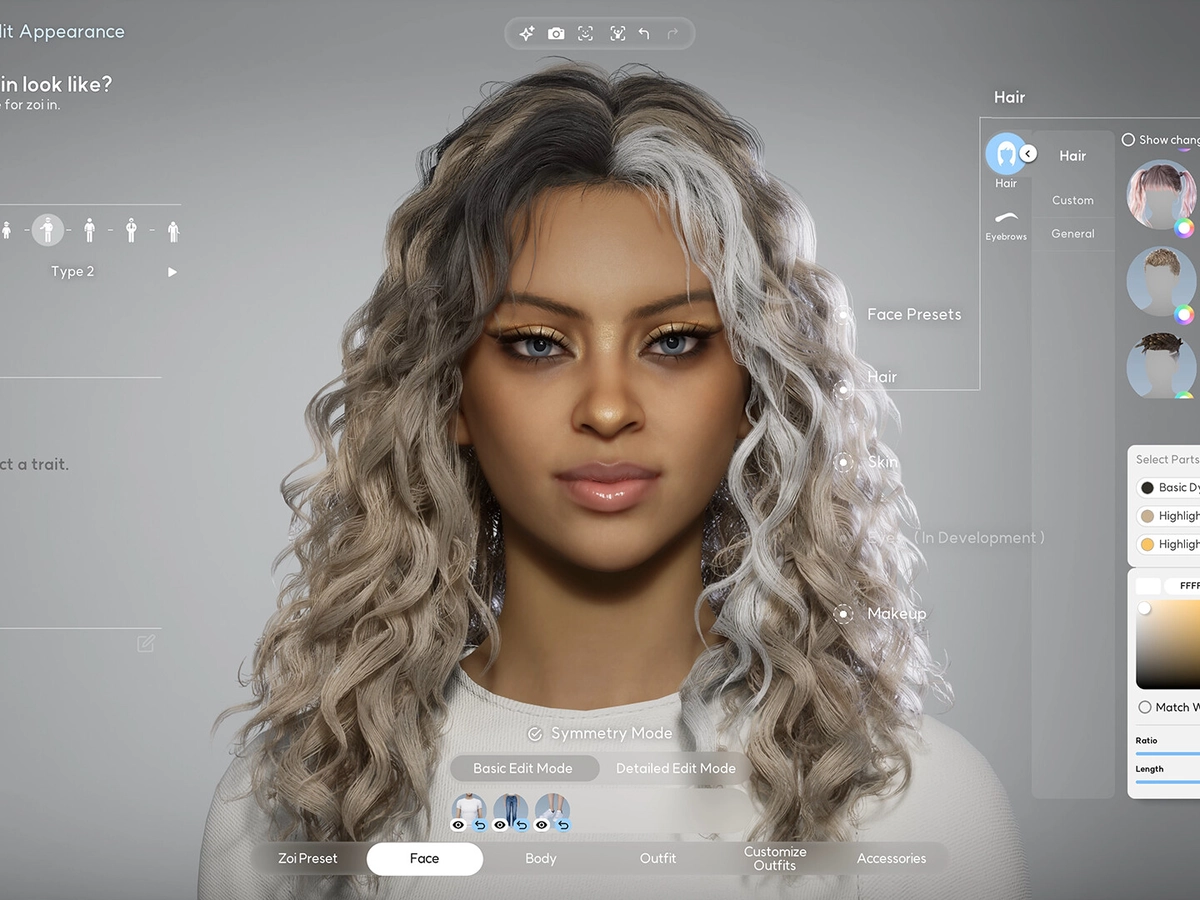
Task: Collapse the hair panel with the arrow button
Action: pos(1028,154)
